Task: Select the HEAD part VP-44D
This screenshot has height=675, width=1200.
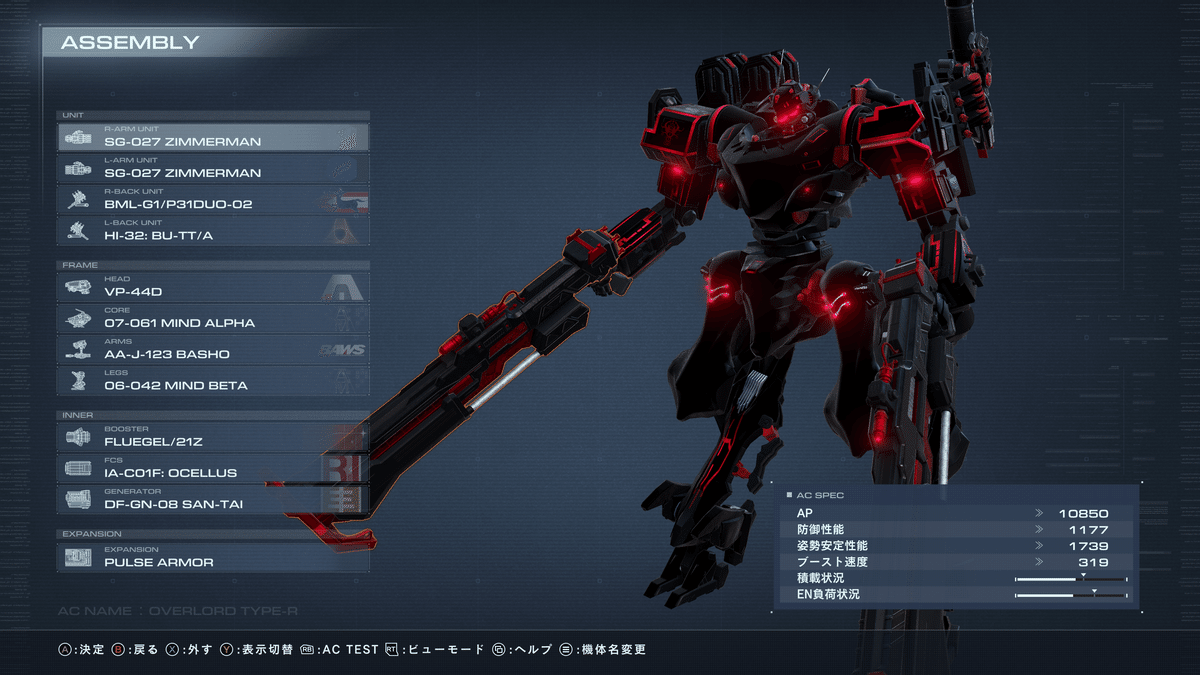Action: (213, 287)
